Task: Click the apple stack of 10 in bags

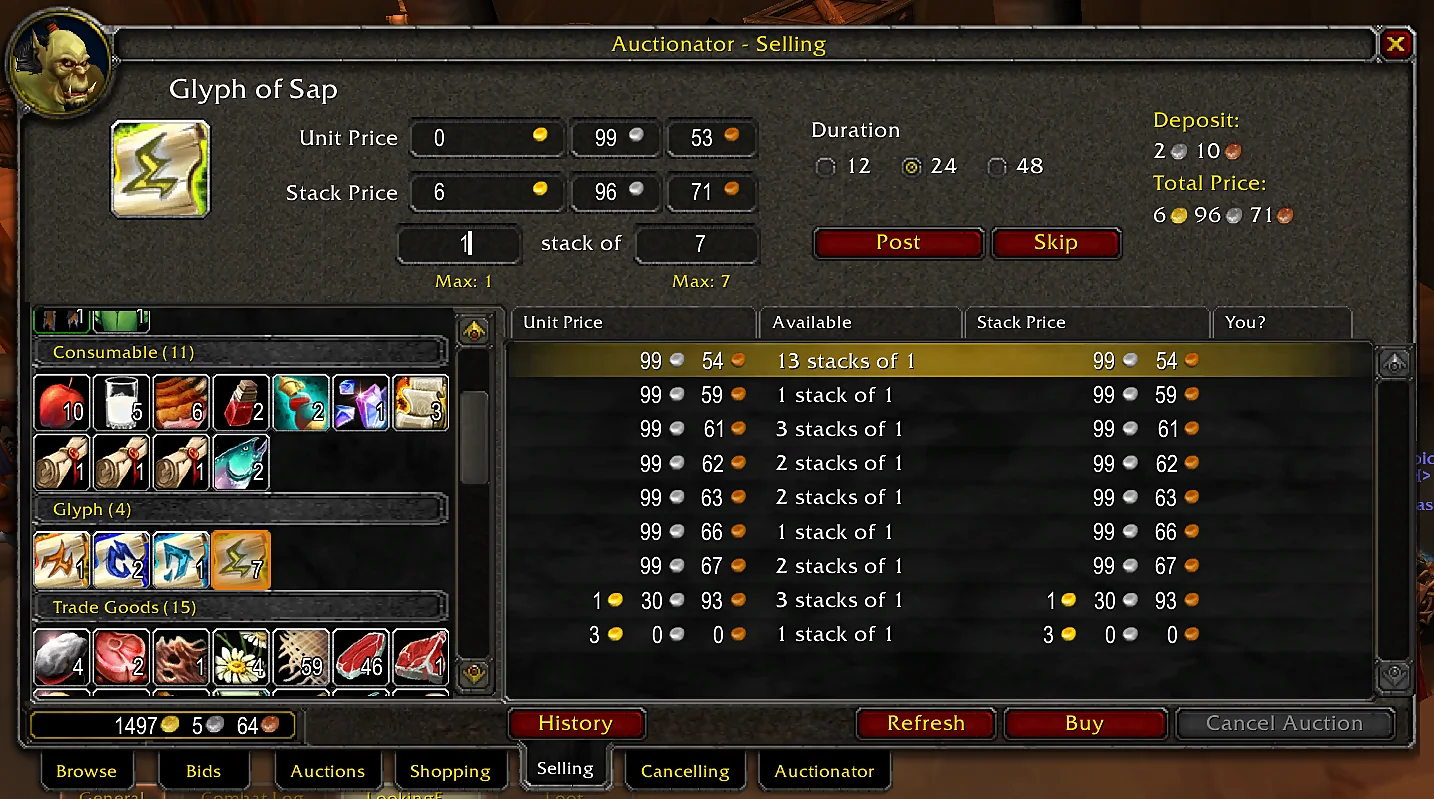Action: tap(61, 402)
